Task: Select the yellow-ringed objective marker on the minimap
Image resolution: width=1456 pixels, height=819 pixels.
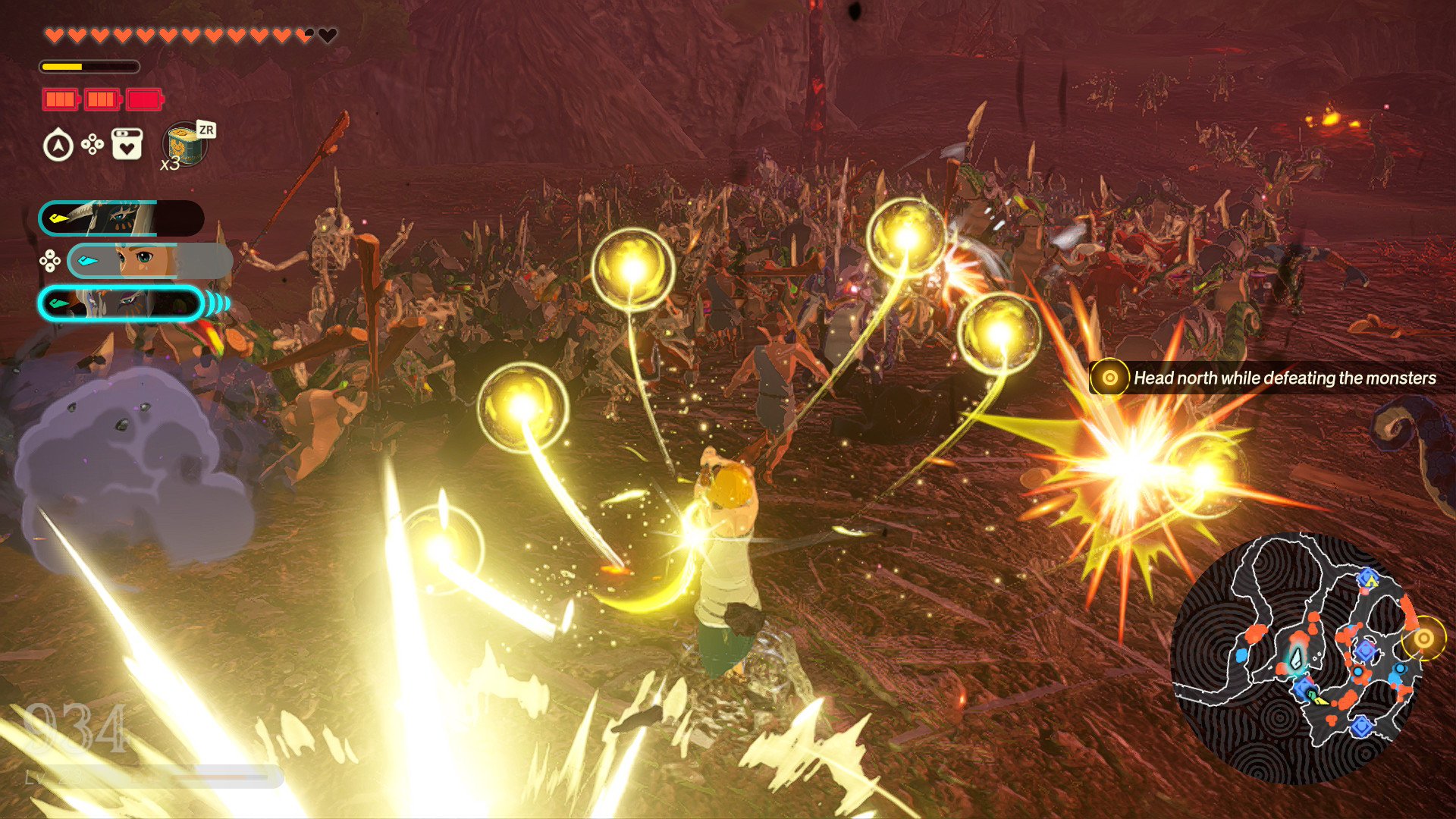Action: point(1423,639)
